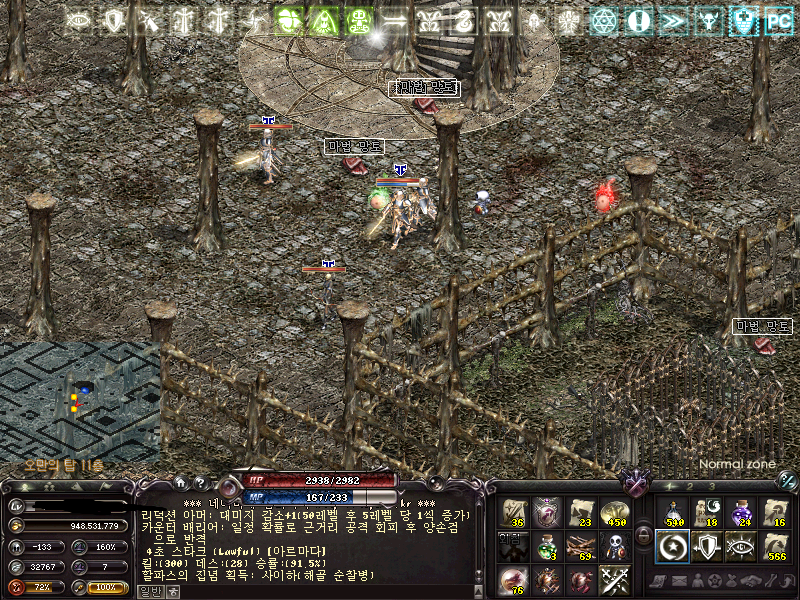Switch to hotbar page 2

[x=688, y=486]
